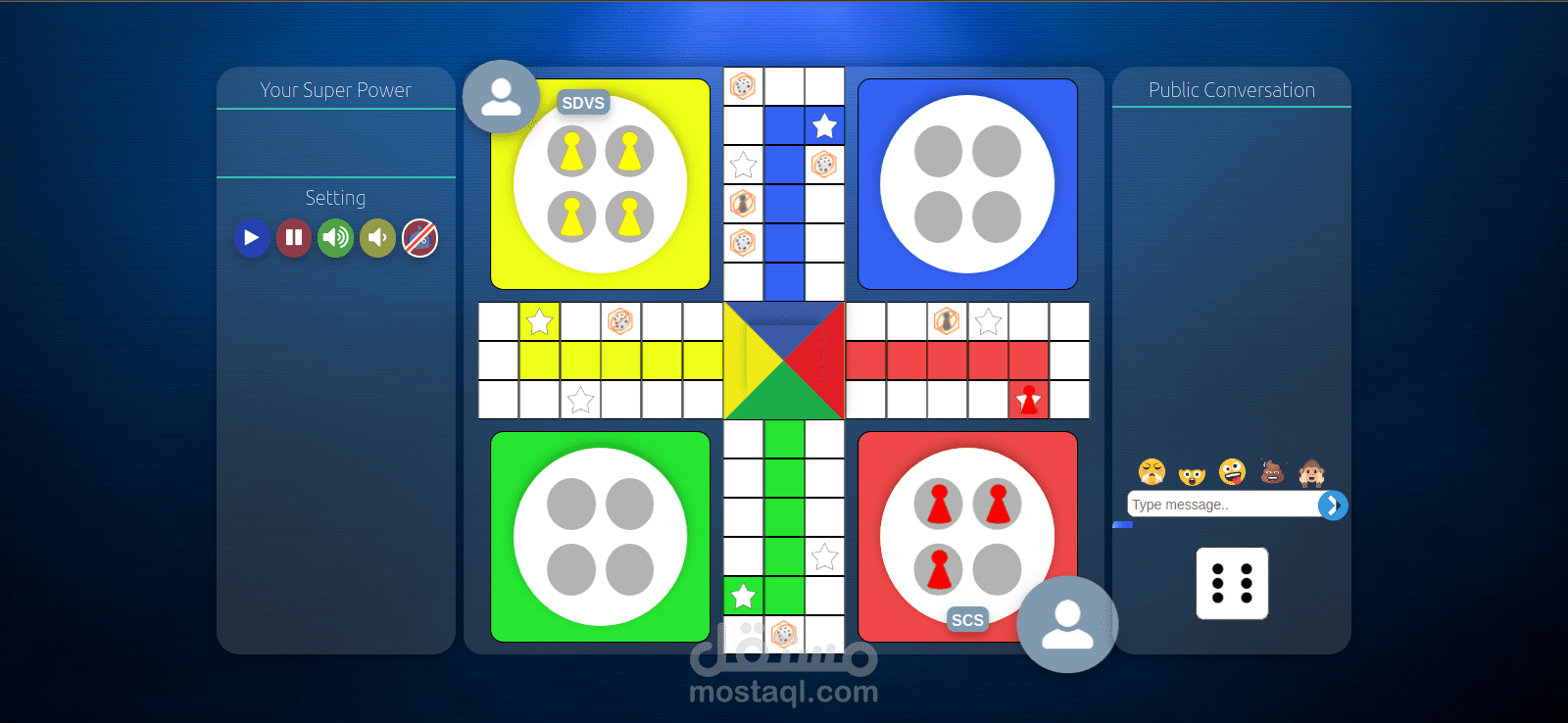The width and height of the screenshot is (1568, 723).
Task: Mute audio using the olive speaker toggle
Action: (377, 238)
